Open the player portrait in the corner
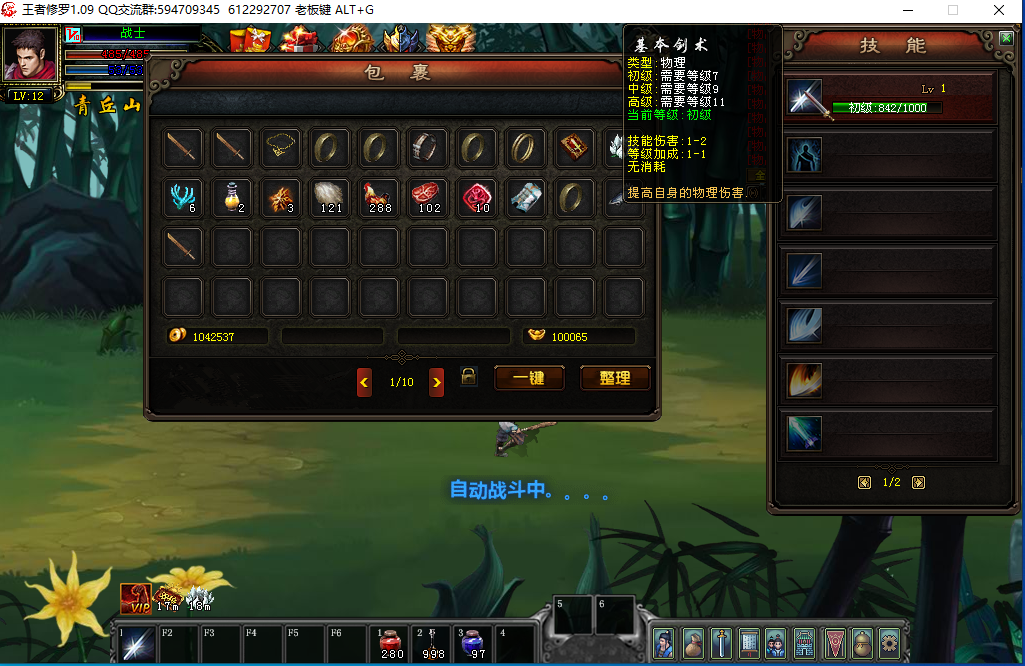Screen dimensions: 1025x666 (x=30, y=55)
